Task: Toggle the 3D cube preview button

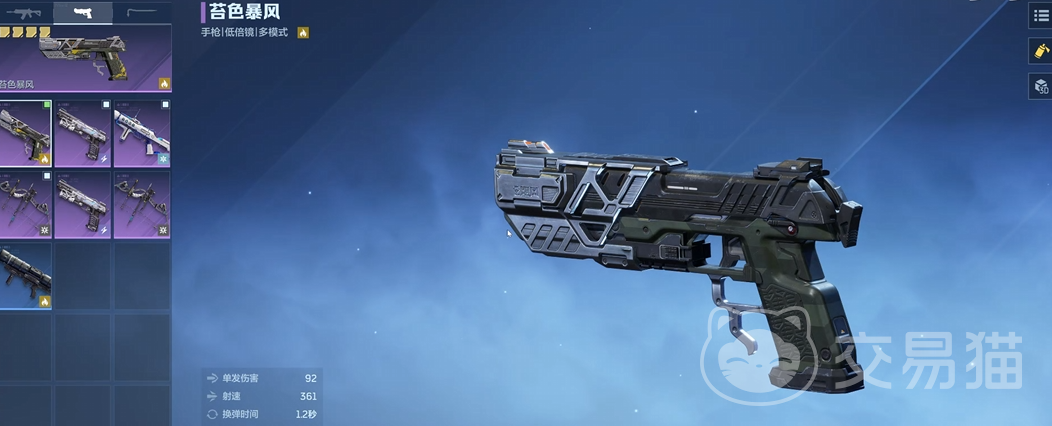Action: (x=1041, y=87)
